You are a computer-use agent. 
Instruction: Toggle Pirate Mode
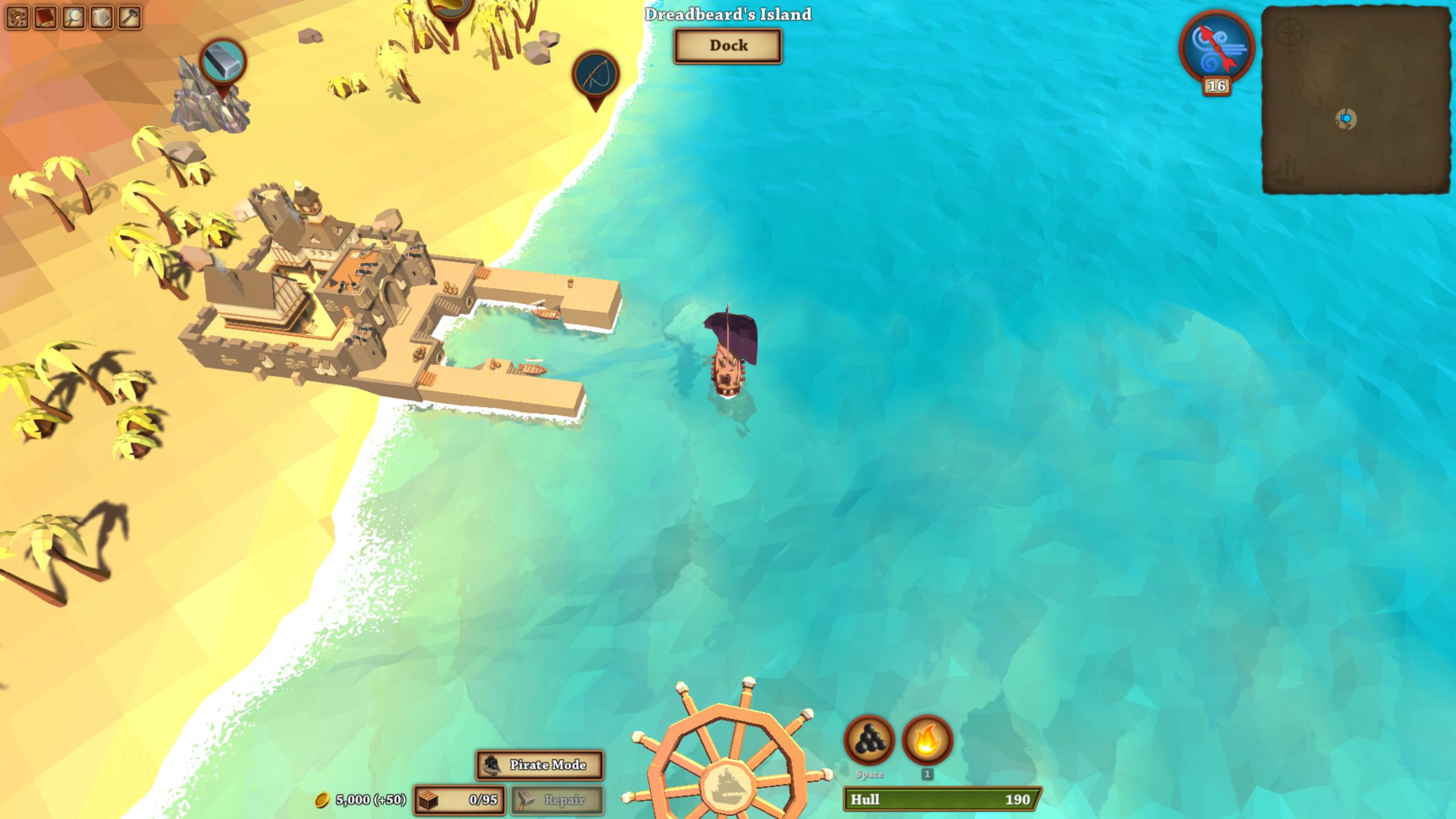coord(539,765)
